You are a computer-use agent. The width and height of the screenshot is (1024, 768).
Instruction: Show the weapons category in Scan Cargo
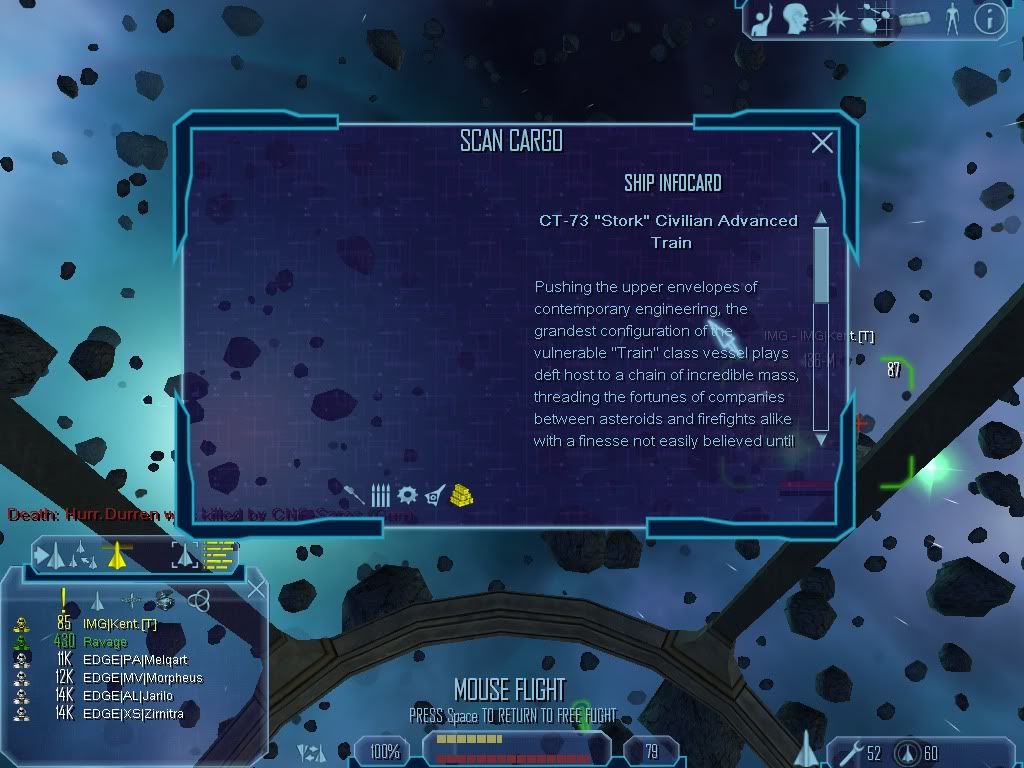355,494
